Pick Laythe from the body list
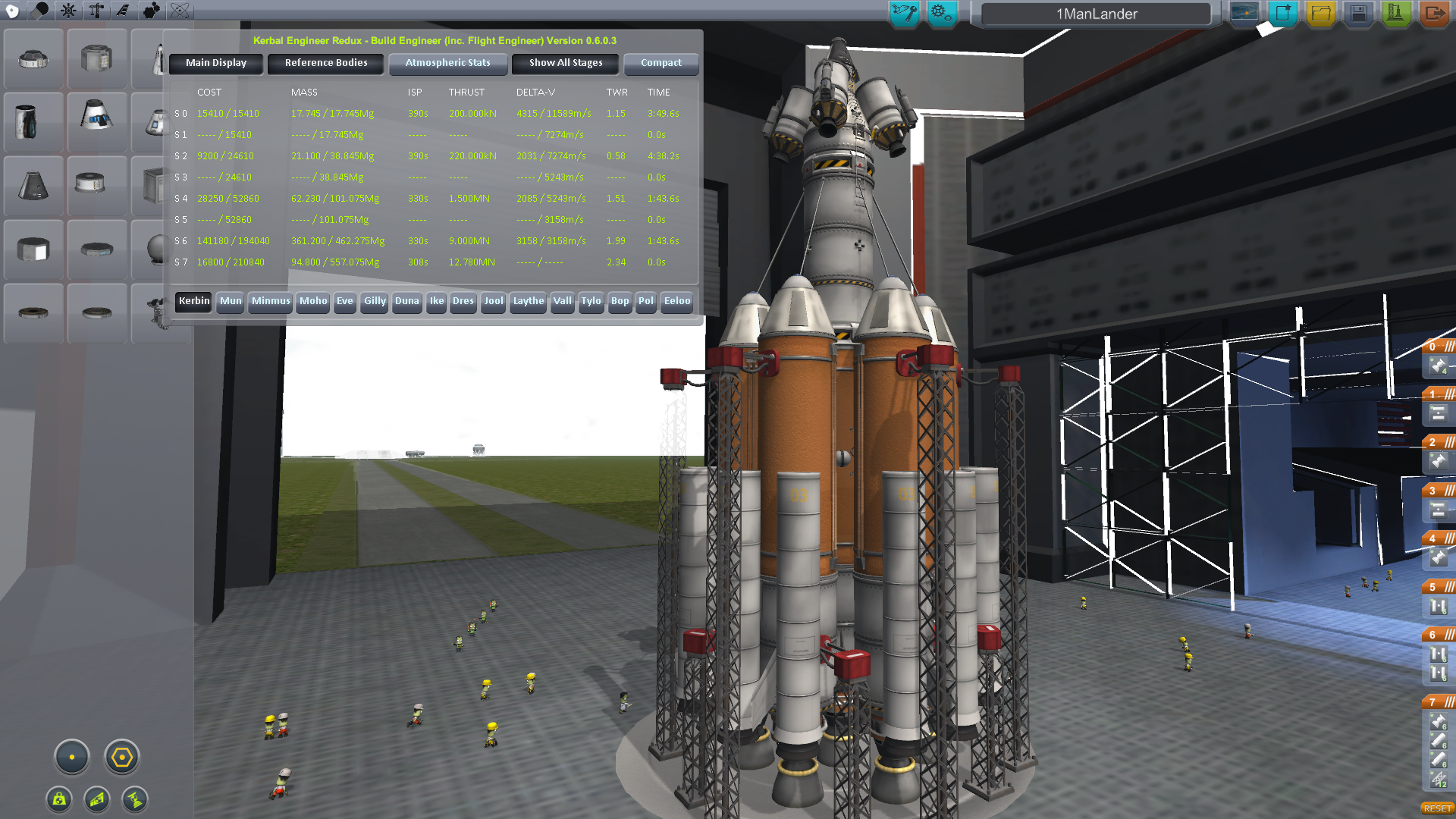Image resolution: width=1456 pixels, height=819 pixels. 528,301
